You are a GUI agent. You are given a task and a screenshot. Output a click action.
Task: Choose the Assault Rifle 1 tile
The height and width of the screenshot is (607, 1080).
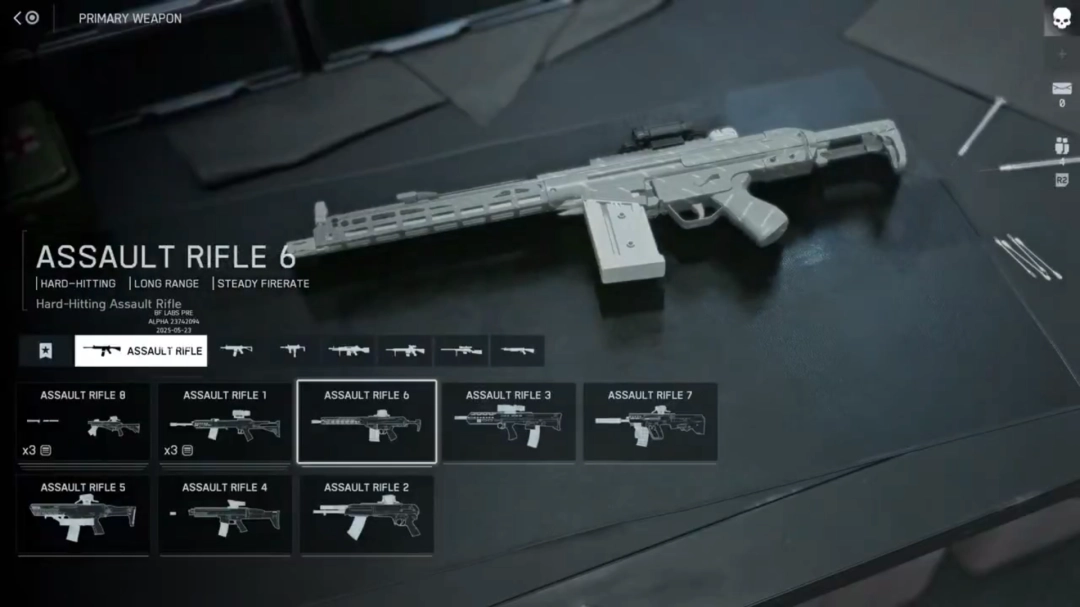click(225, 422)
